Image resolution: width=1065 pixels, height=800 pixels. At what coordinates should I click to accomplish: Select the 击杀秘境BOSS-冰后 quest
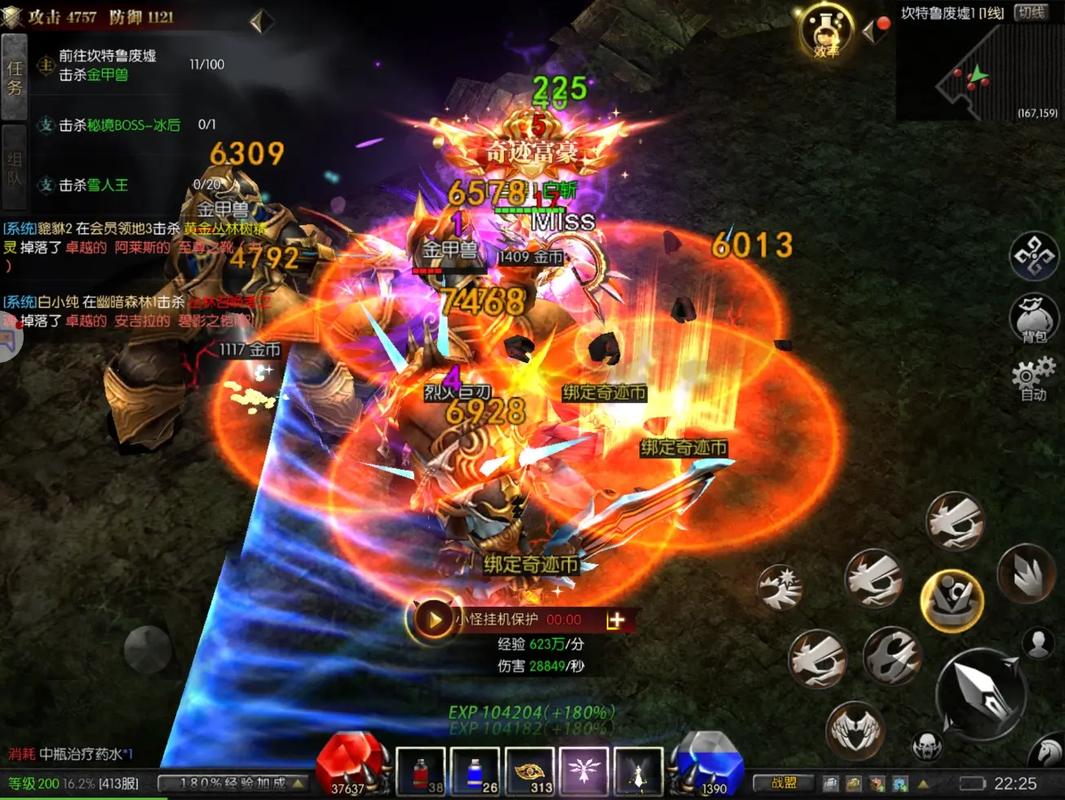click(x=120, y=125)
